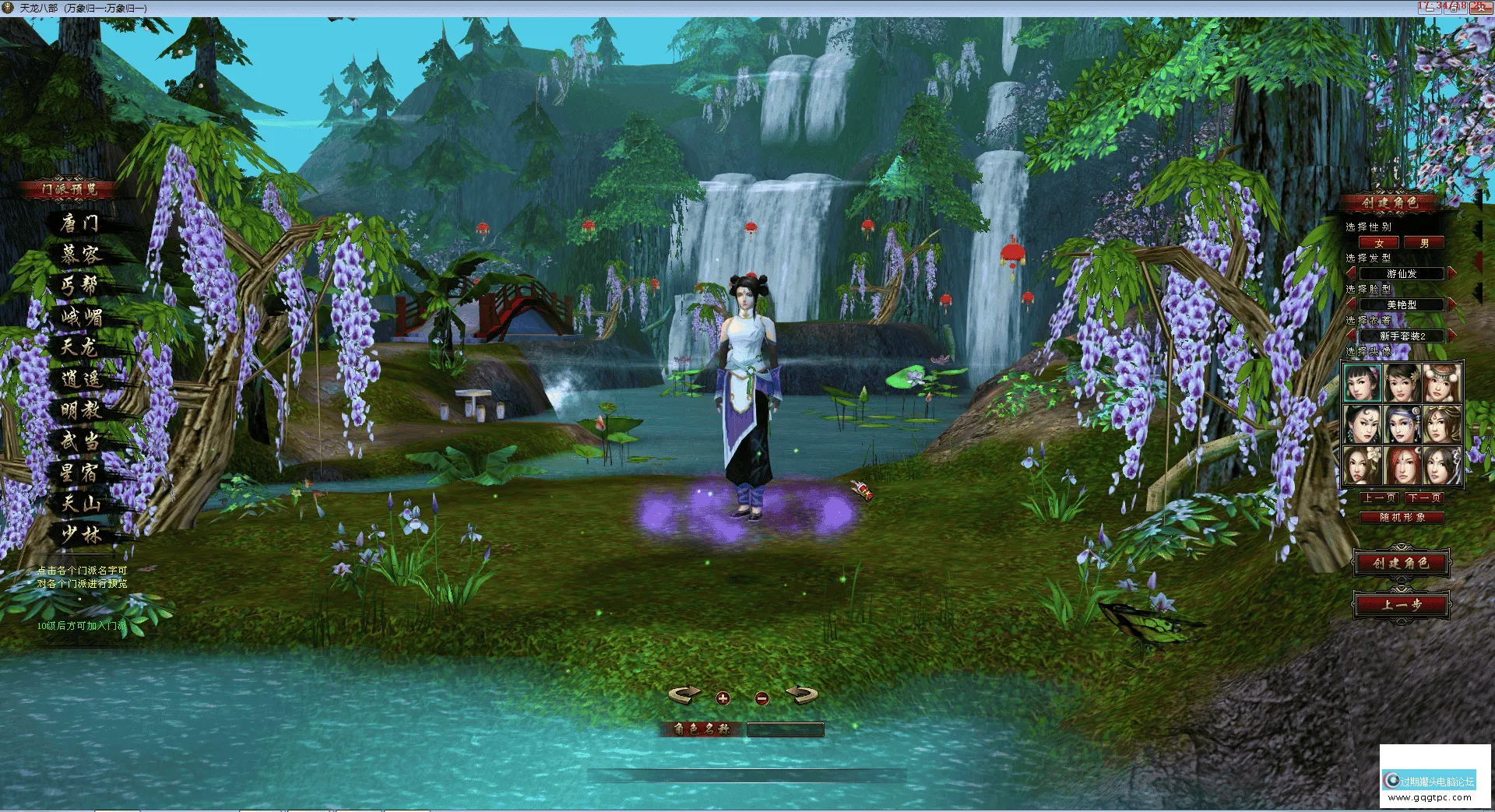Switch to previous face type before 美艳型

pyautogui.click(x=1352, y=304)
